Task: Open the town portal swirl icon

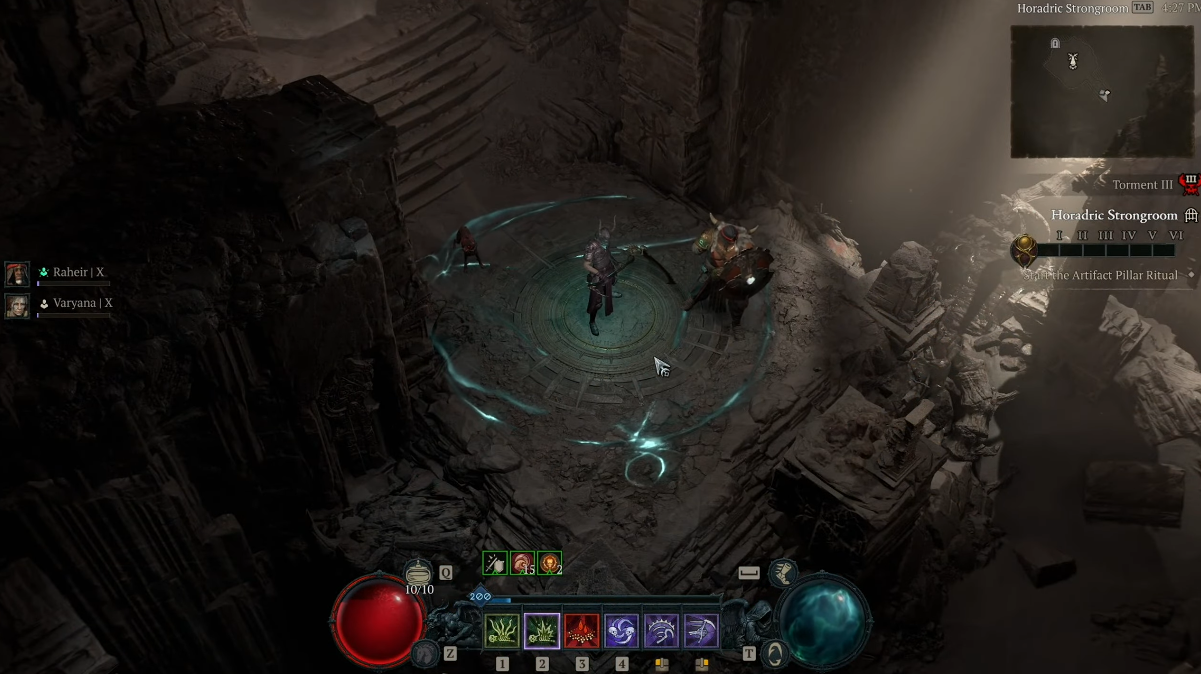Action: click(775, 654)
